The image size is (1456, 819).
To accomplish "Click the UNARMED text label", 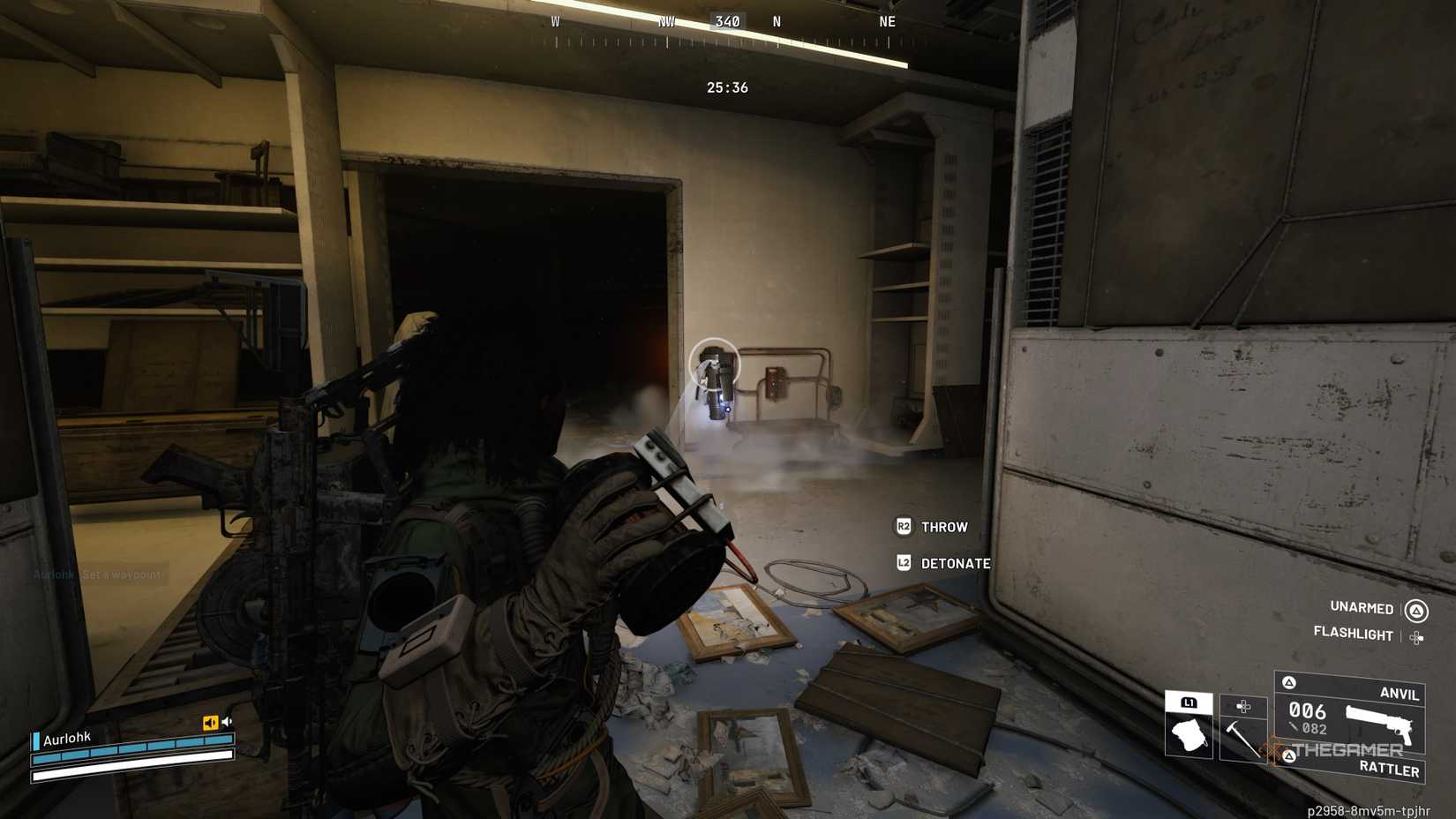I will pos(1362,608).
